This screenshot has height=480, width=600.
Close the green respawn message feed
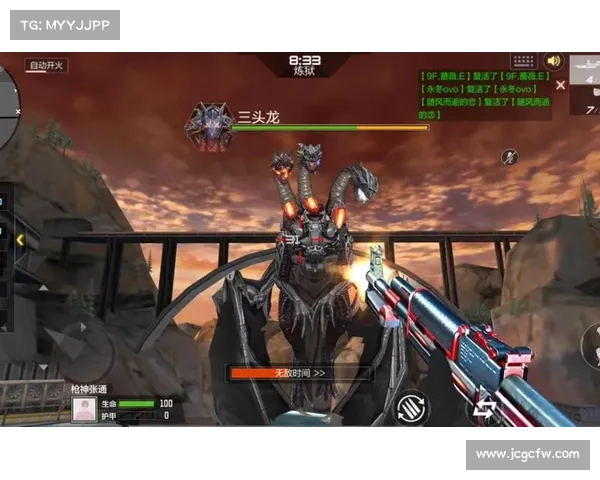(x=560, y=85)
